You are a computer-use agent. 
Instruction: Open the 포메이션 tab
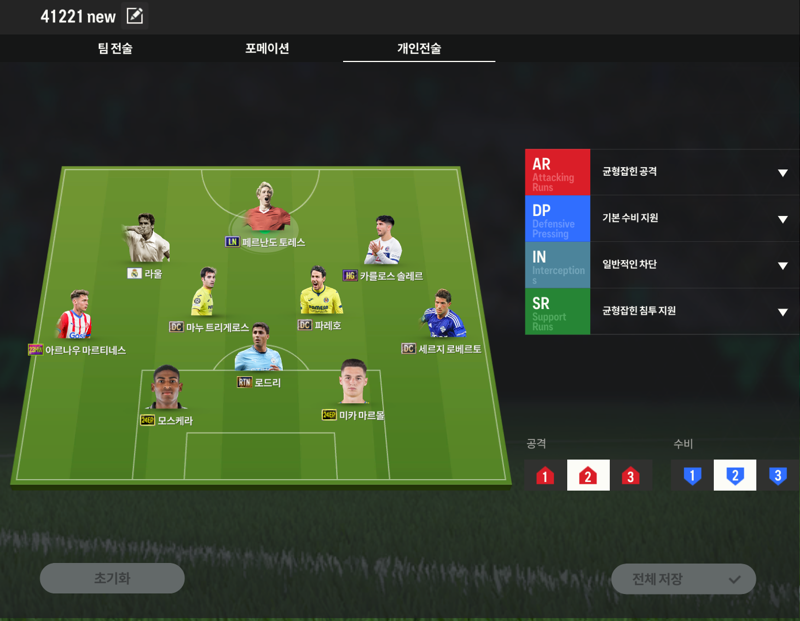(267, 48)
